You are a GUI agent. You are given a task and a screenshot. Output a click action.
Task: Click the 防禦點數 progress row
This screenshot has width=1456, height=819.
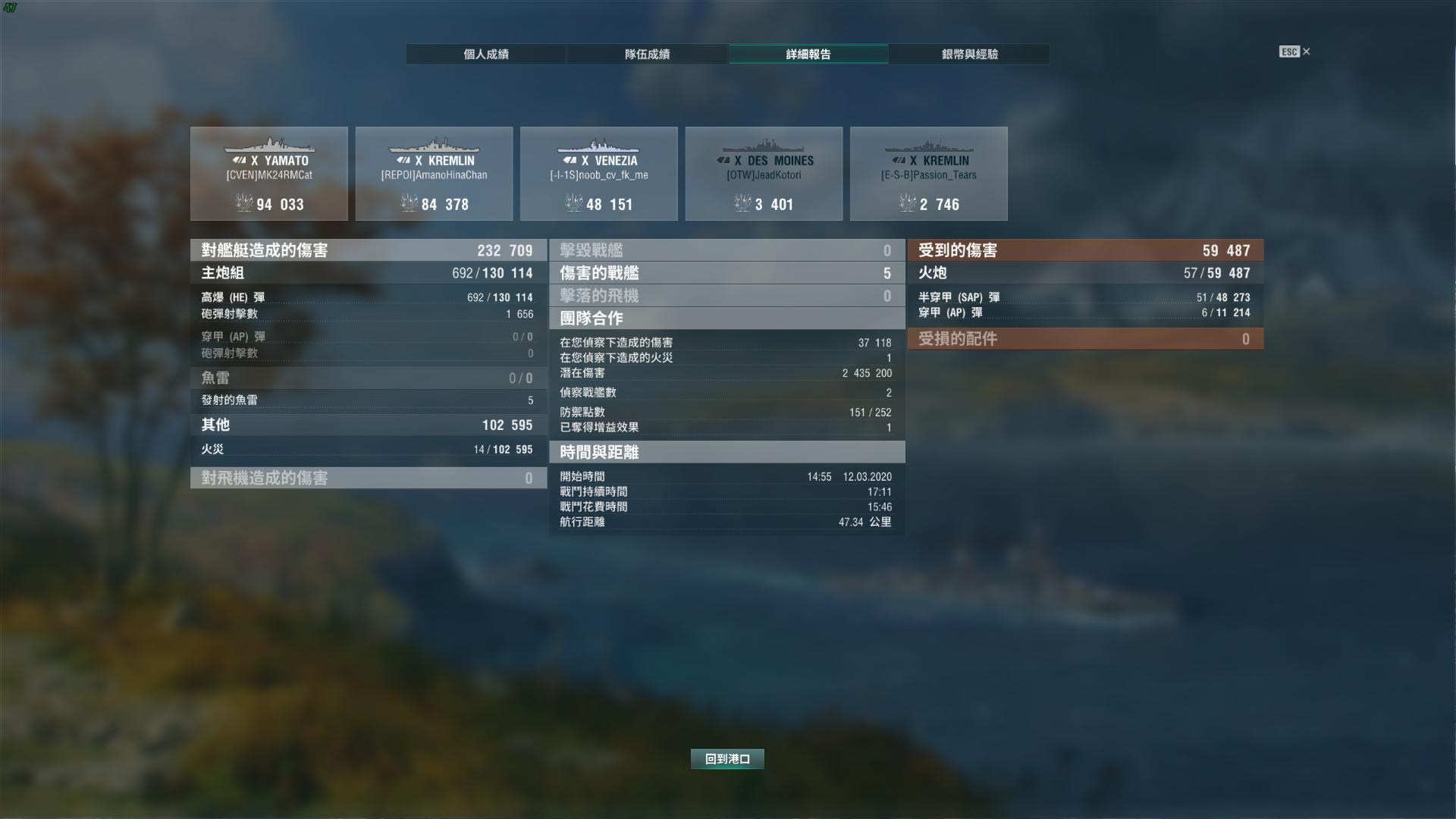726,413
